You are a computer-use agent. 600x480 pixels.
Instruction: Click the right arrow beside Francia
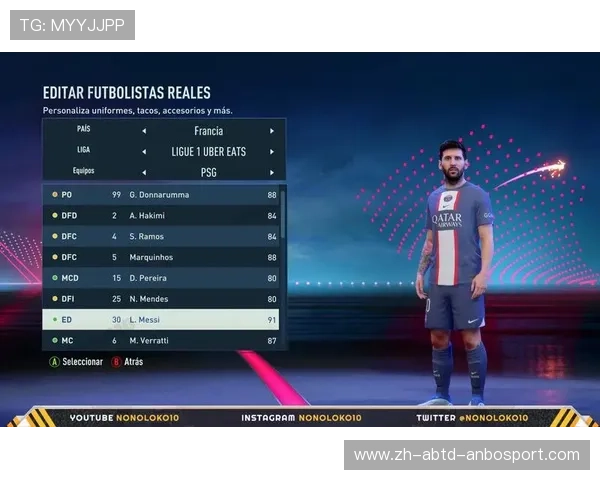click(271, 131)
